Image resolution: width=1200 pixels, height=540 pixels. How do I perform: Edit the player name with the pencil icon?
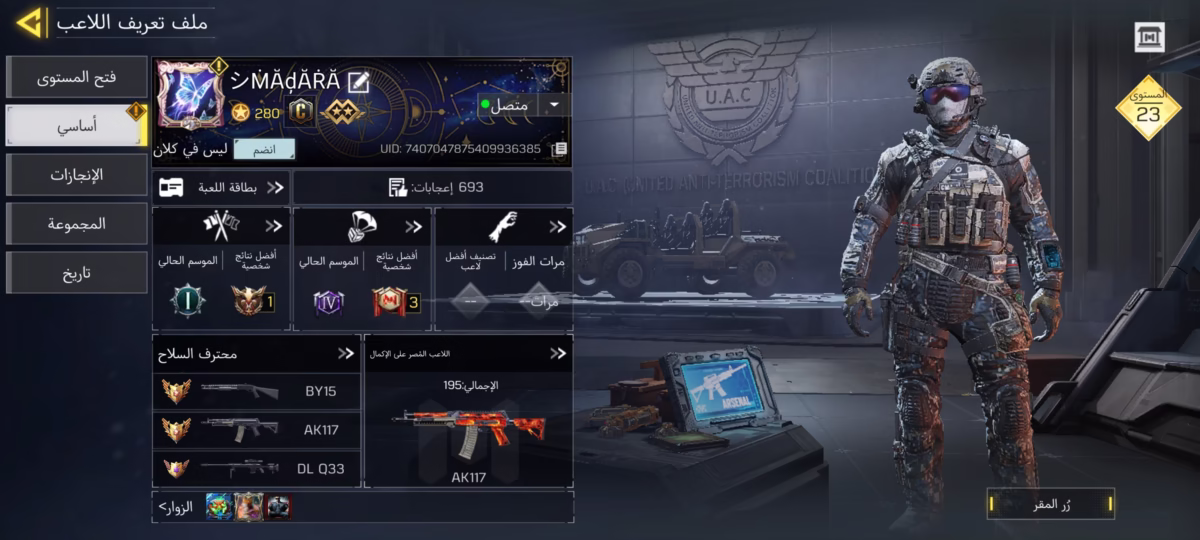tap(358, 81)
